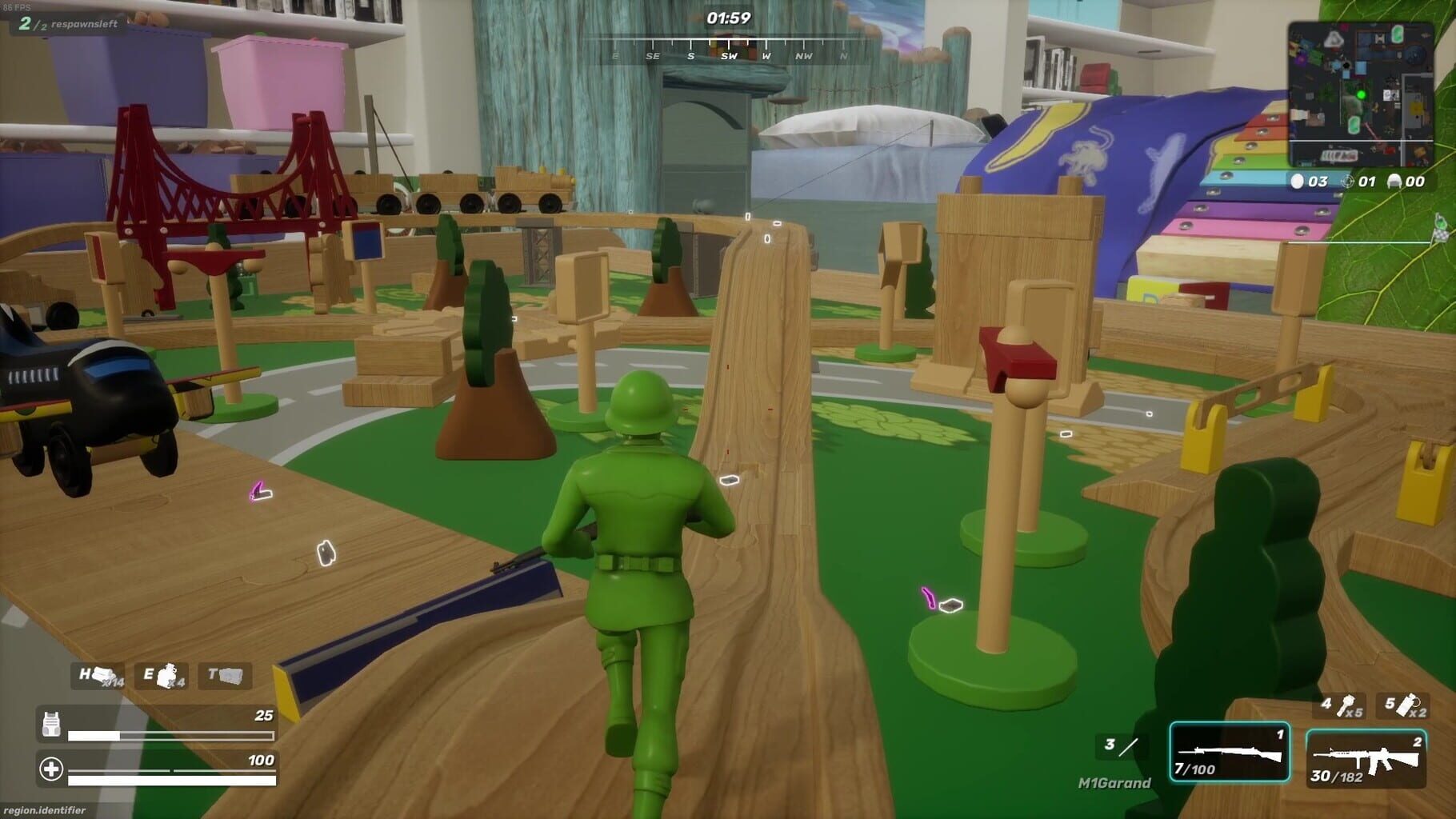Open the SW heading on the compass bar
Screen dimensions: 1456x819
(x=730, y=57)
